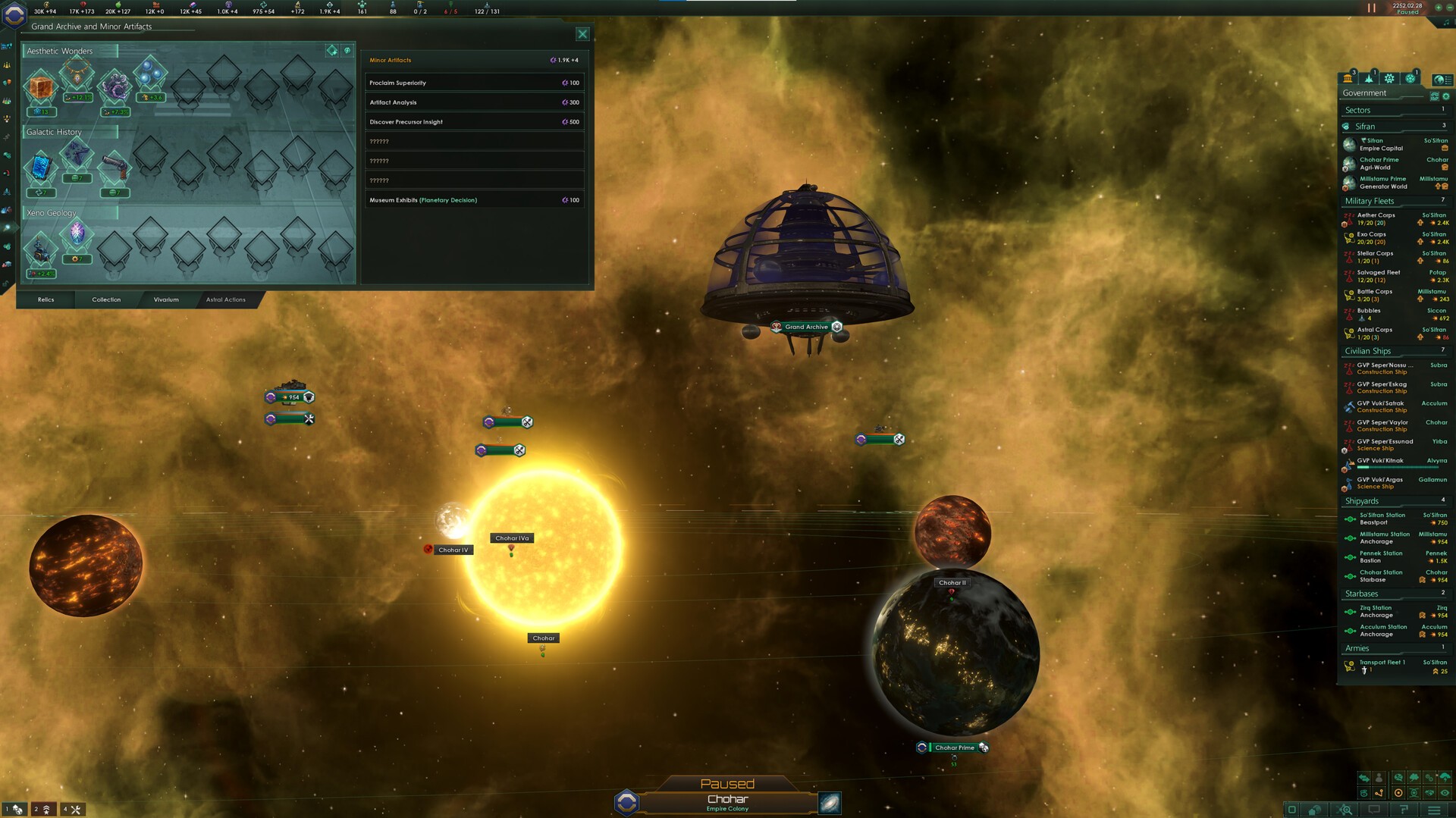
Task: Open the galaxy map view button
Action: [x=830, y=803]
